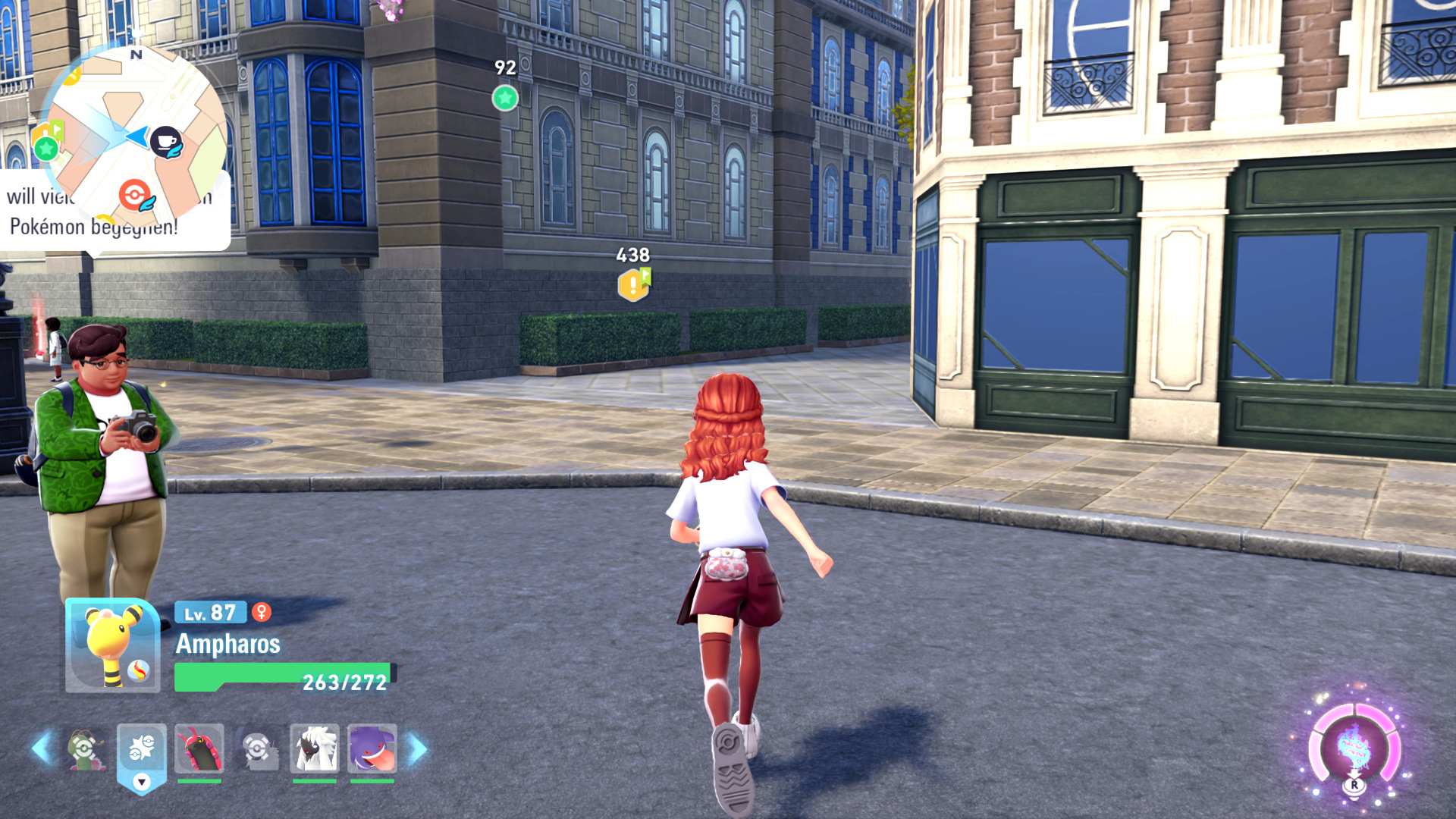Click the yellow exclamation quest marker 438
Screen dimensions: 1456x819
point(633,285)
